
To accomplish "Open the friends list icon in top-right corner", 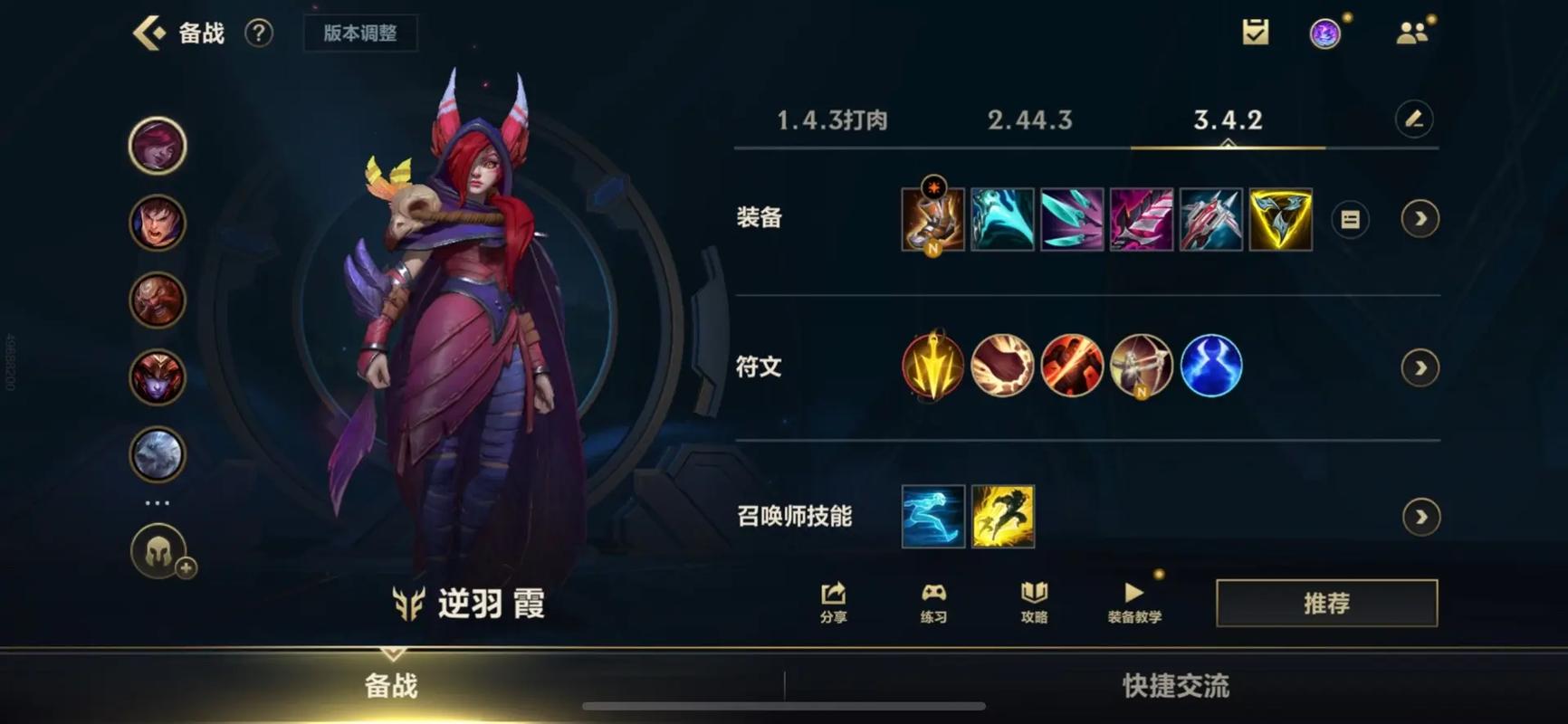I will (1412, 30).
